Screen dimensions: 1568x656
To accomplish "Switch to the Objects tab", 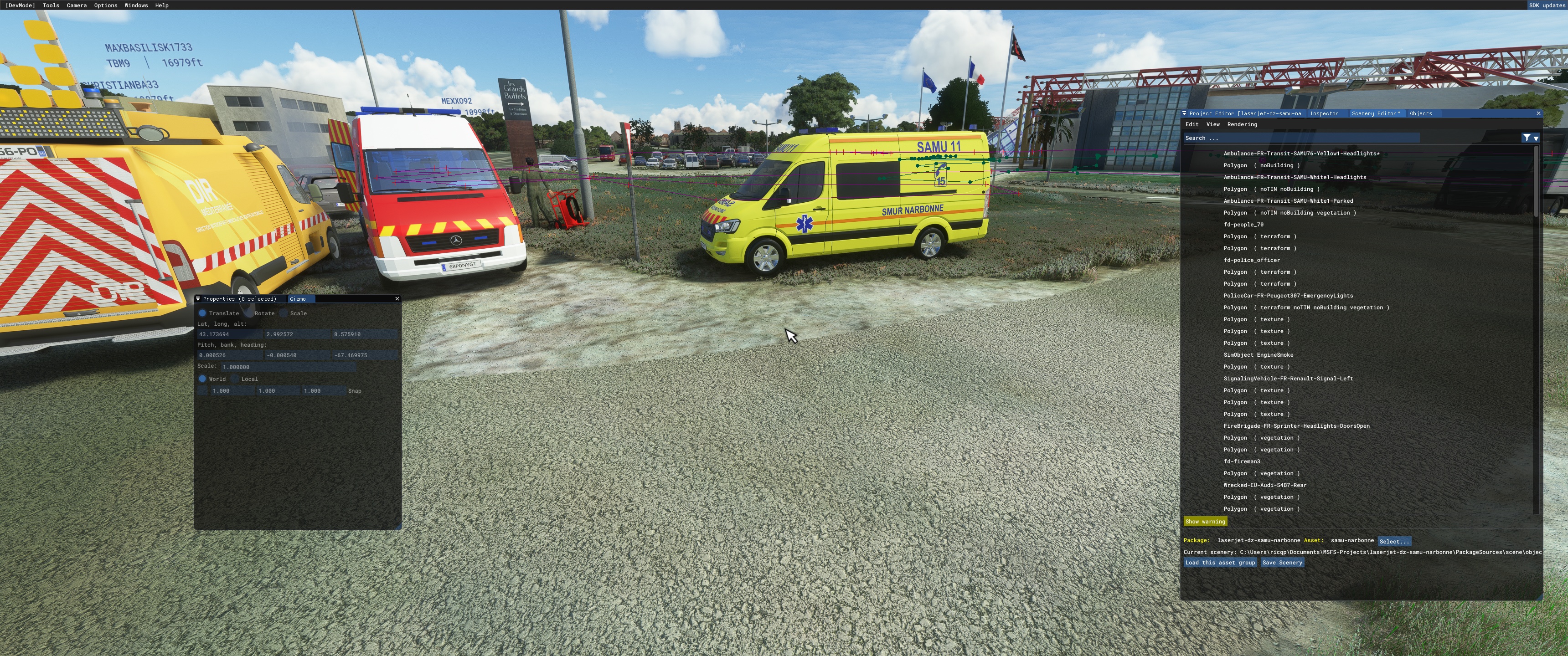I will (x=1420, y=114).
